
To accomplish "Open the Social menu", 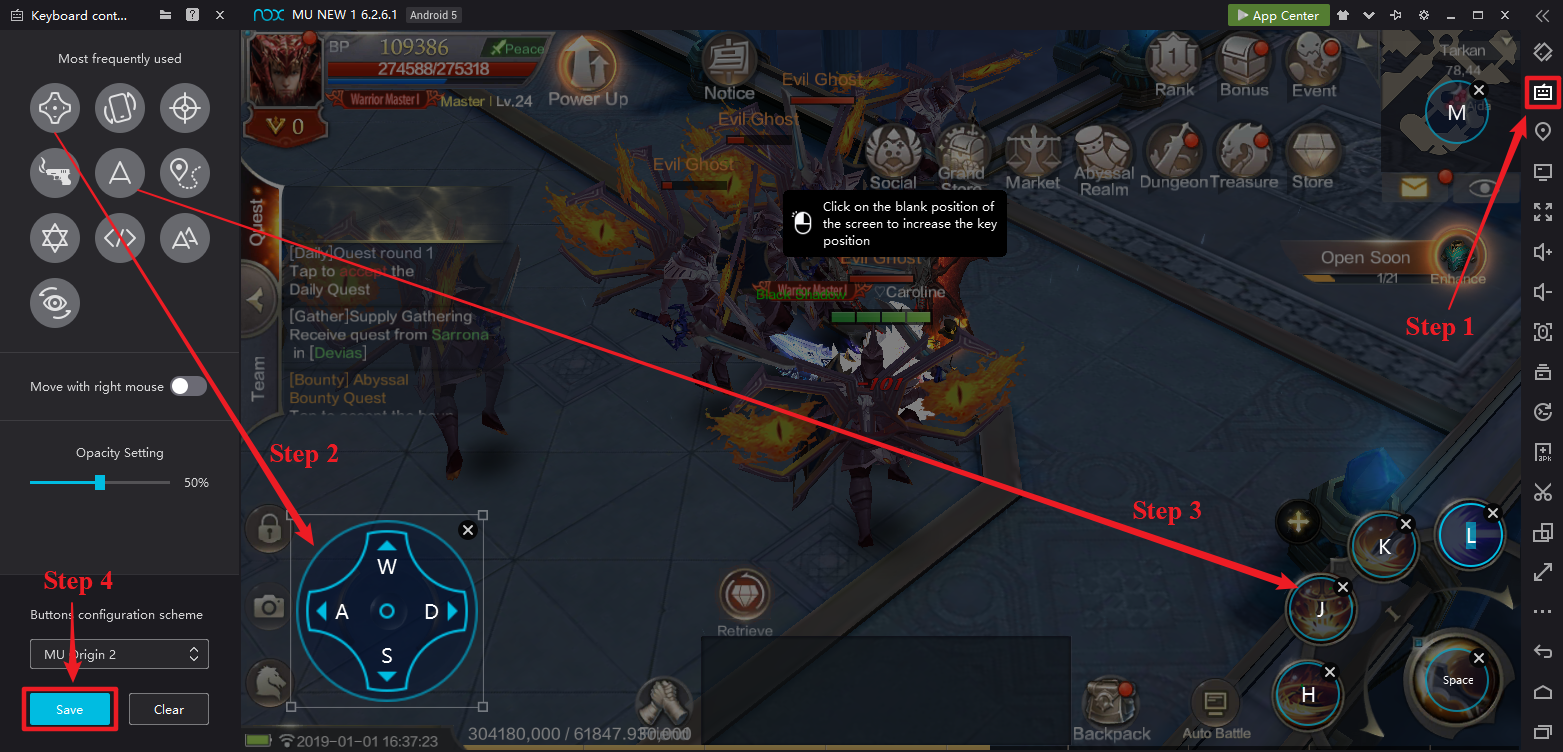I will pyautogui.click(x=893, y=155).
